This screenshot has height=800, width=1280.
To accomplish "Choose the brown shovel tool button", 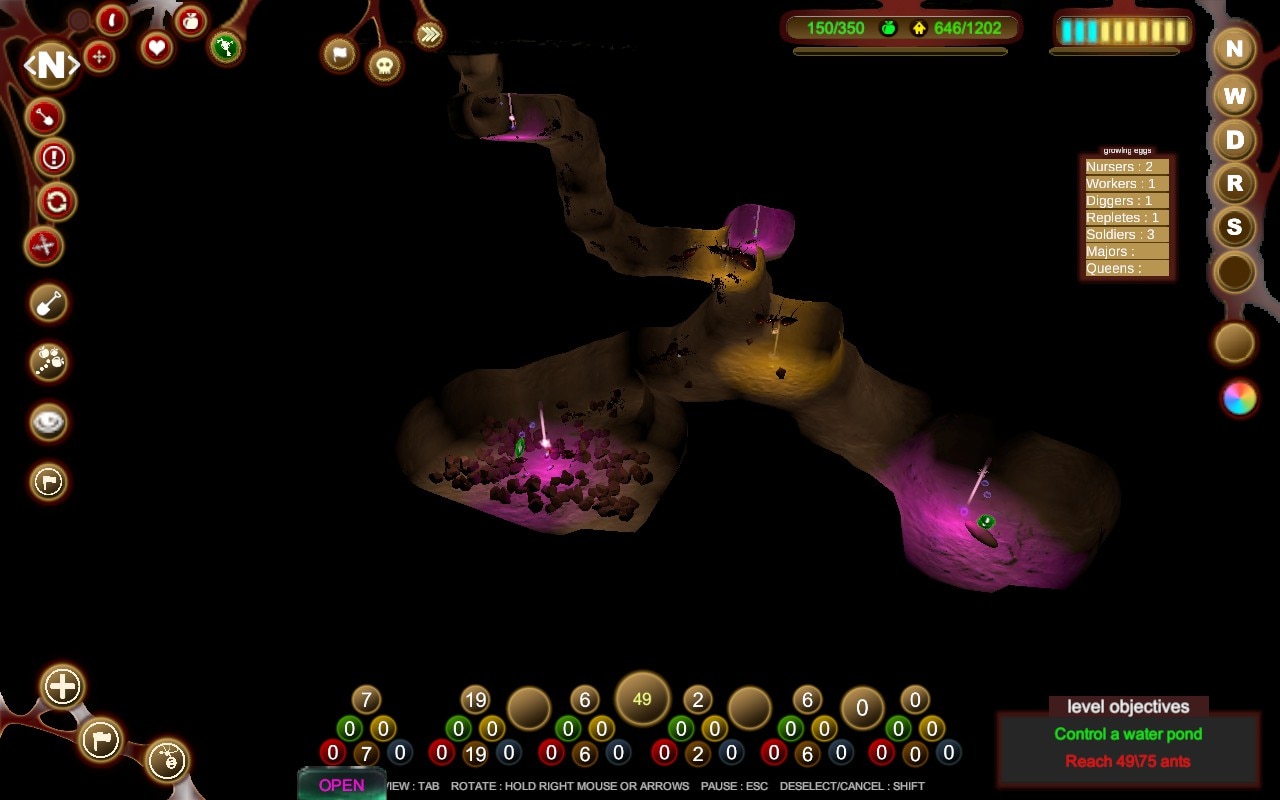I will coord(49,303).
